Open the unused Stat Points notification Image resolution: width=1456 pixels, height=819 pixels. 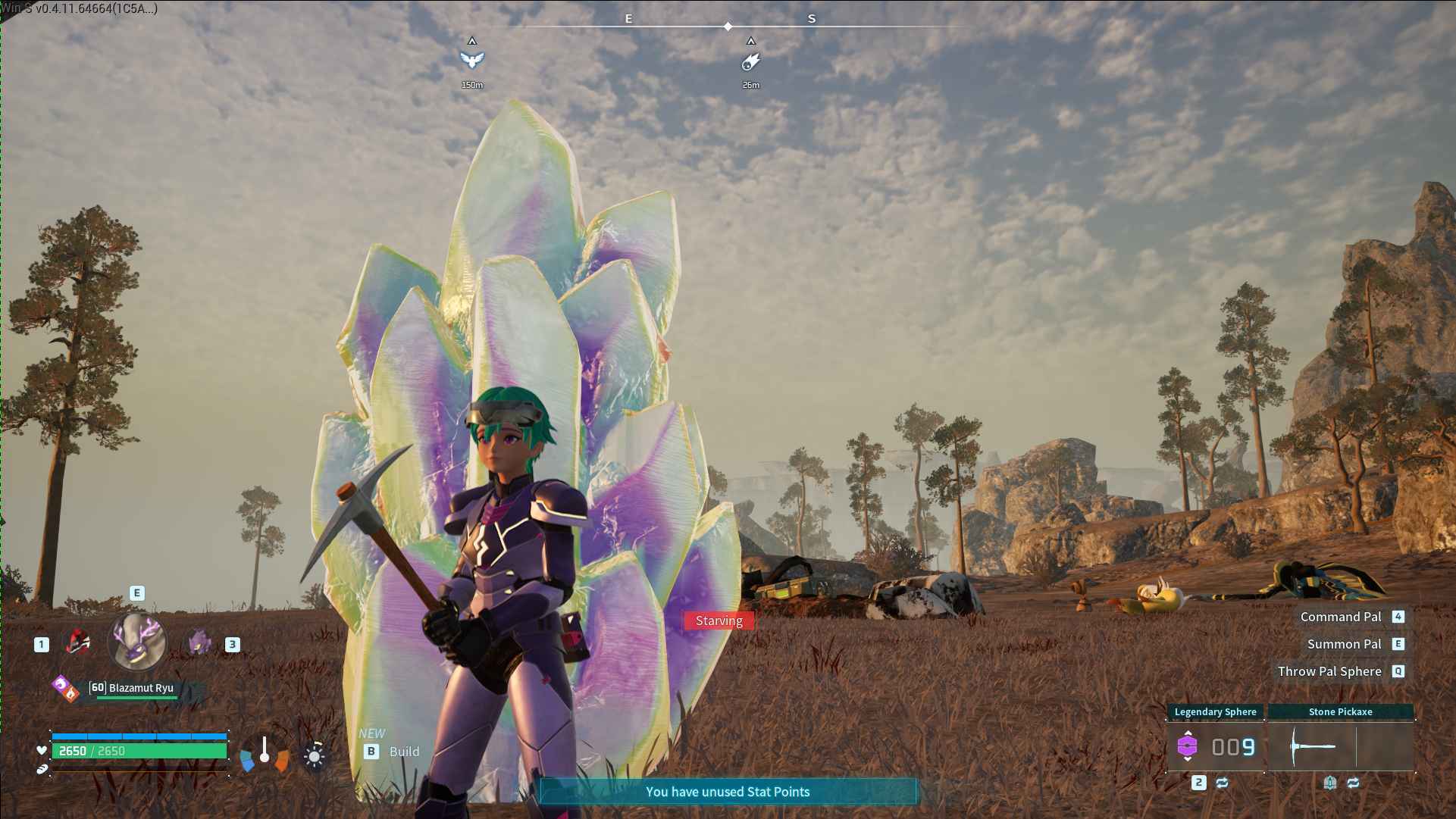coord(728,792)
